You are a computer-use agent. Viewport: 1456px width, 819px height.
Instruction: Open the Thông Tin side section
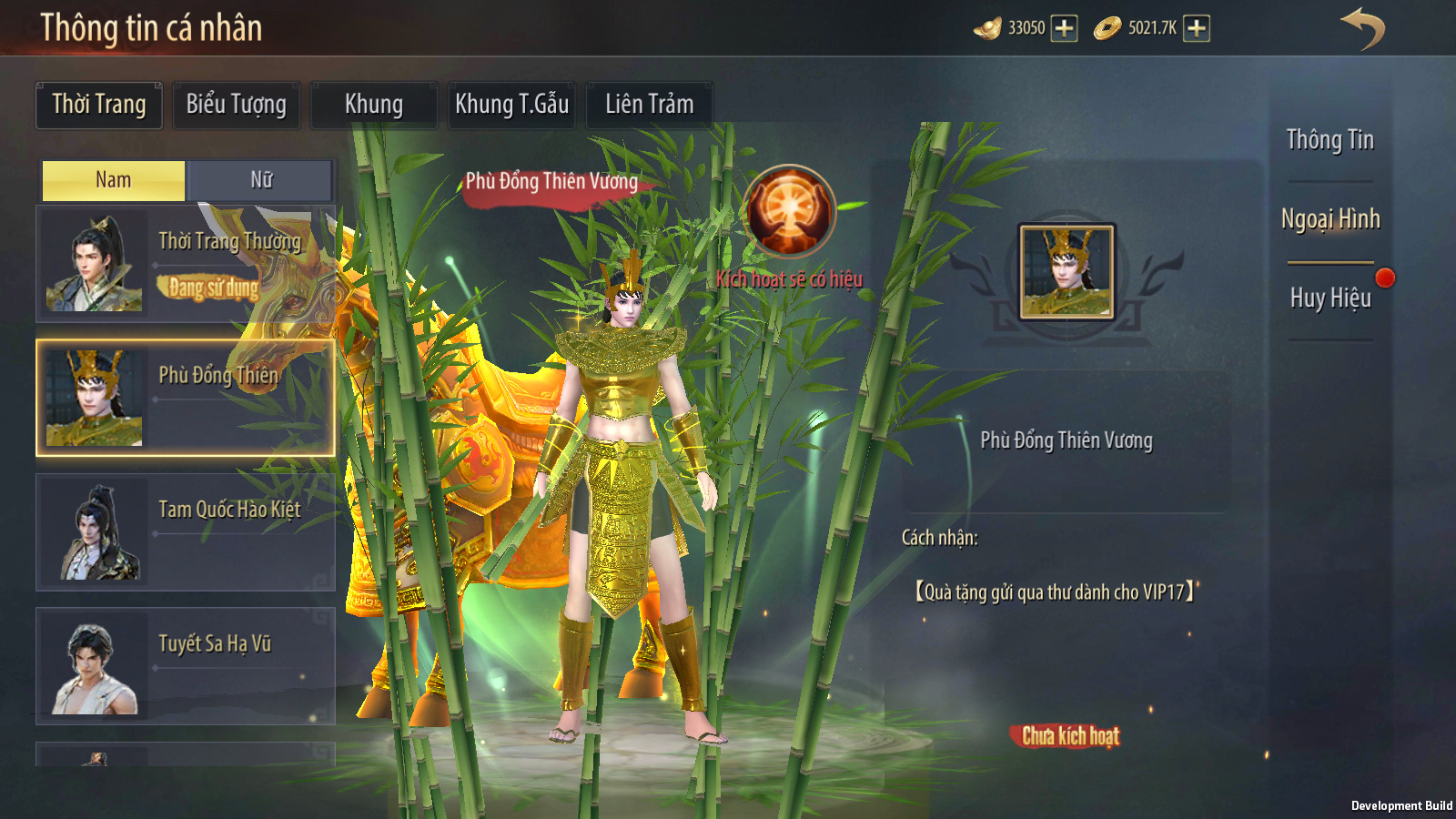[1330, 140]
